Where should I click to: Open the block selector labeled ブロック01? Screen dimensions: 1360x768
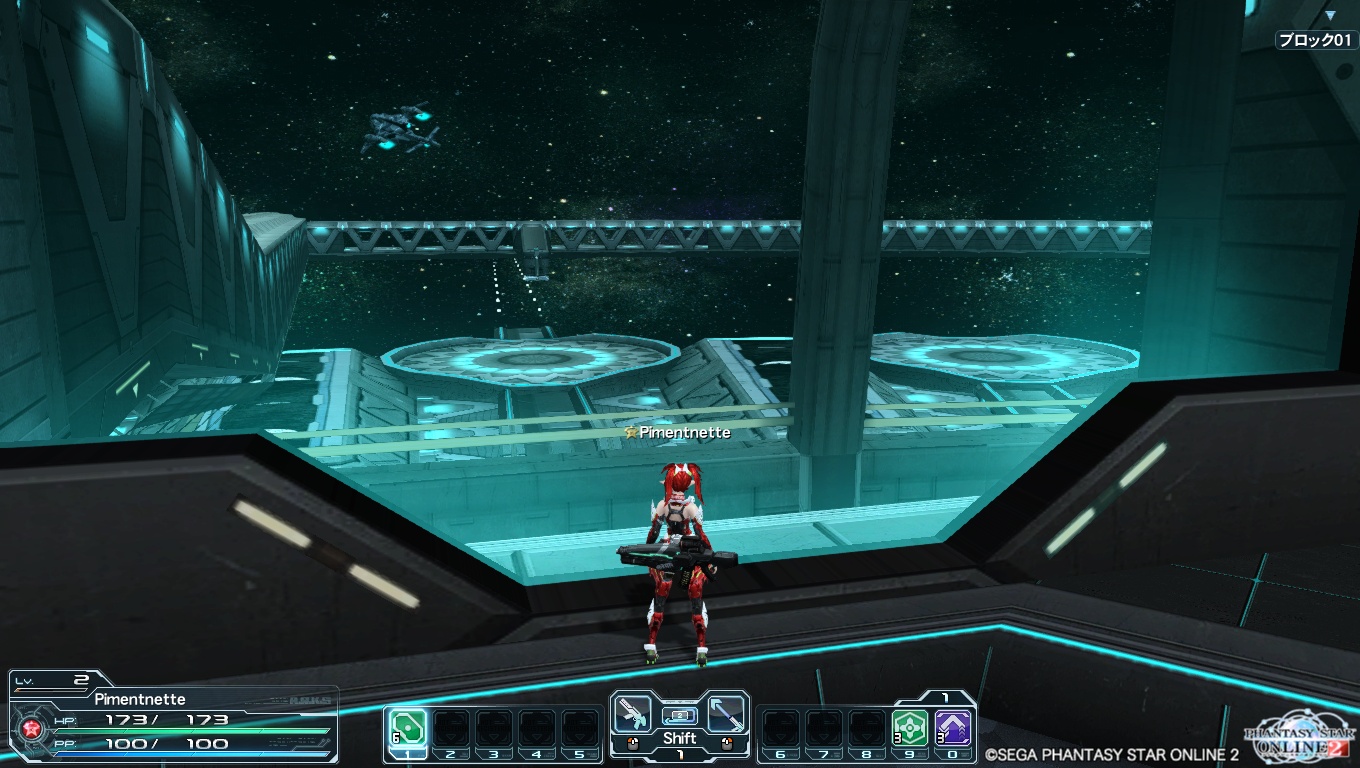[1315, 40]
